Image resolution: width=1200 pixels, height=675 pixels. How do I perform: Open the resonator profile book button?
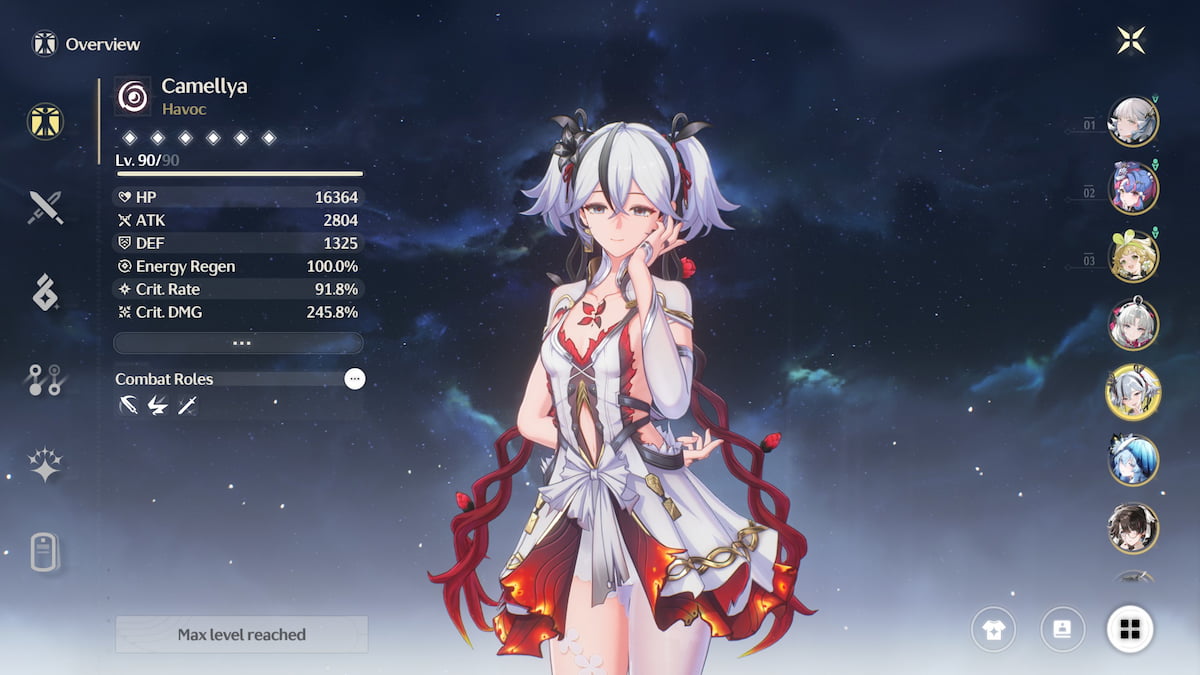point(1062,629)
